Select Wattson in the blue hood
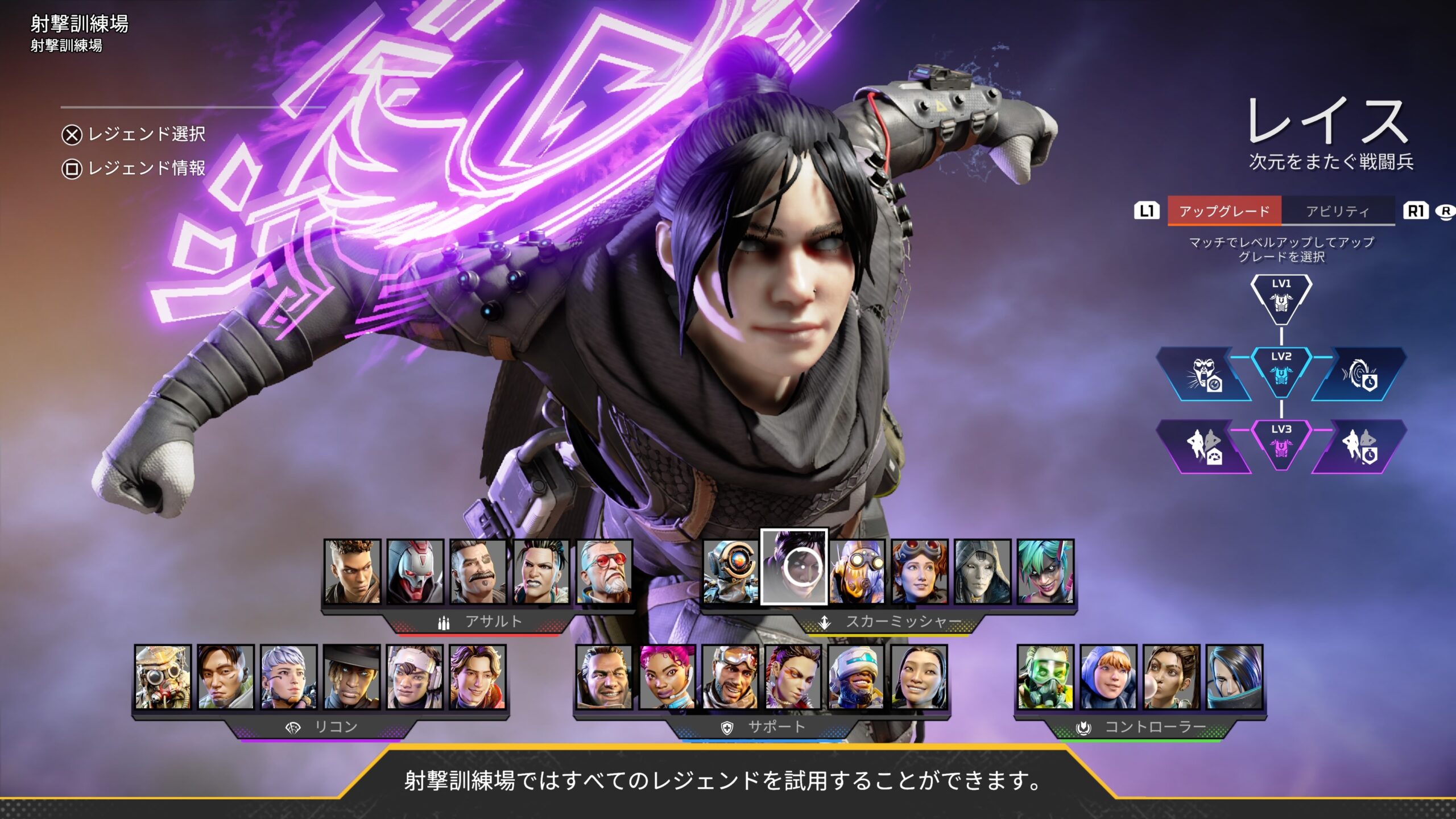This screenshot has width=1456, height=819. 1108,677
